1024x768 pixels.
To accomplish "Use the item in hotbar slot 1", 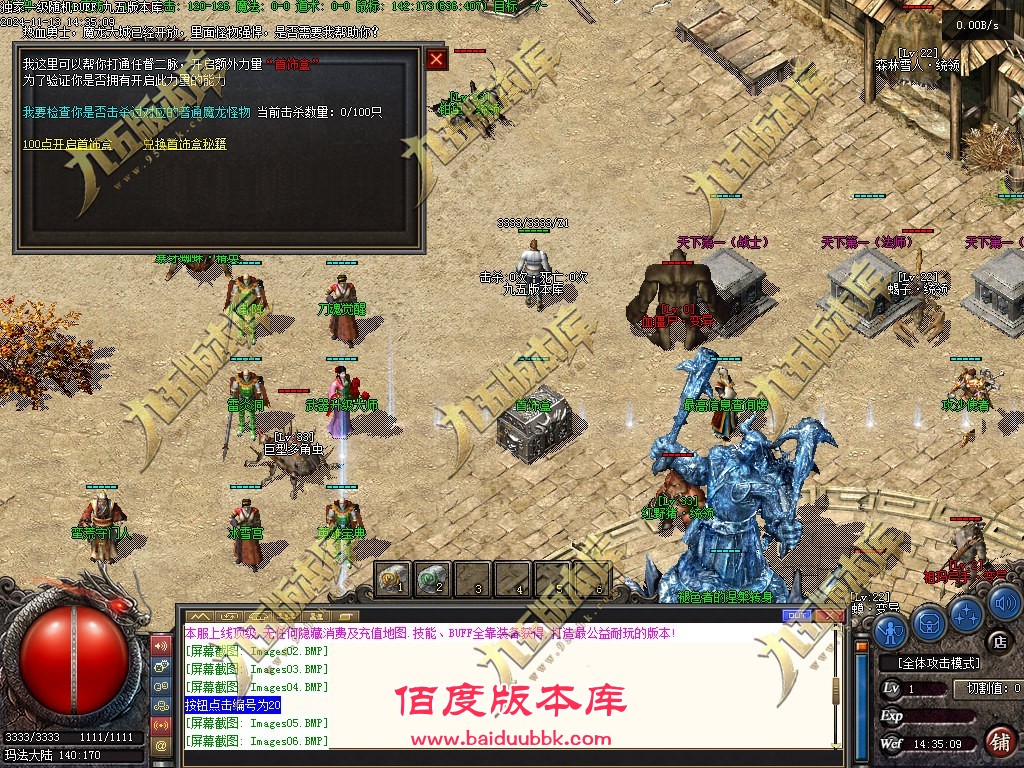I will coord(393,580).
